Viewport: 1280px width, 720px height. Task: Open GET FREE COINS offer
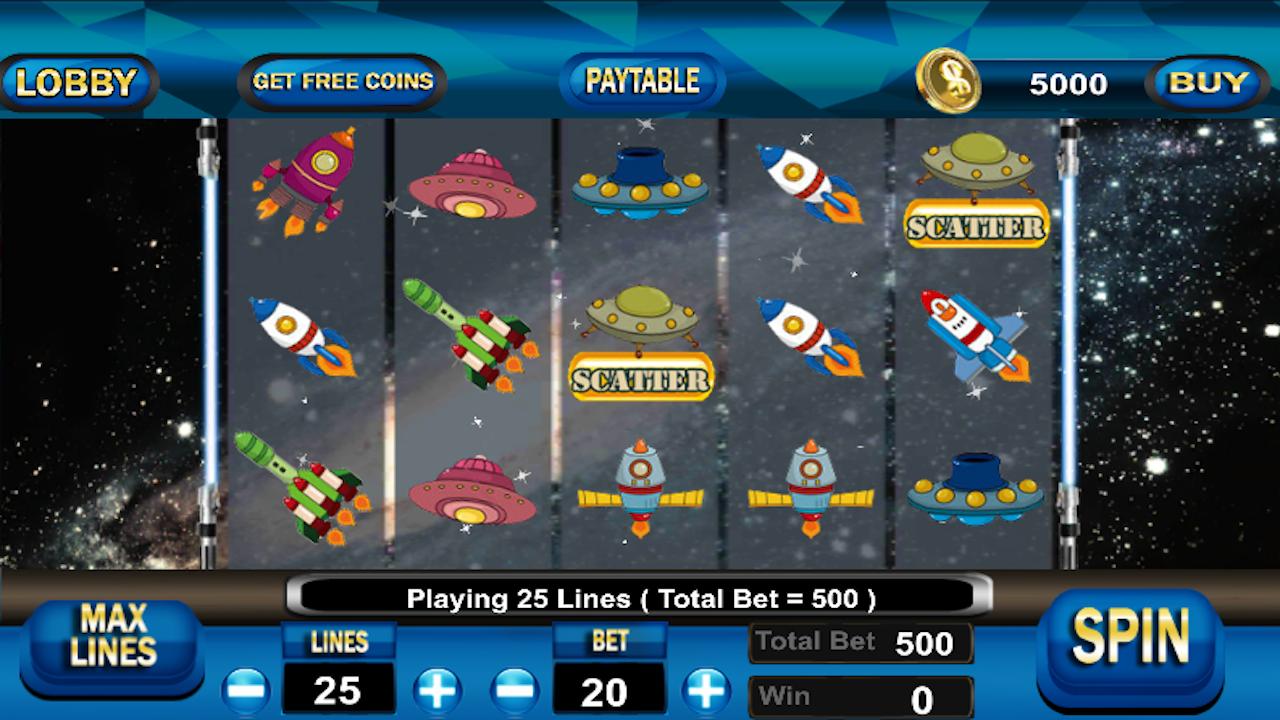point(341,82)
